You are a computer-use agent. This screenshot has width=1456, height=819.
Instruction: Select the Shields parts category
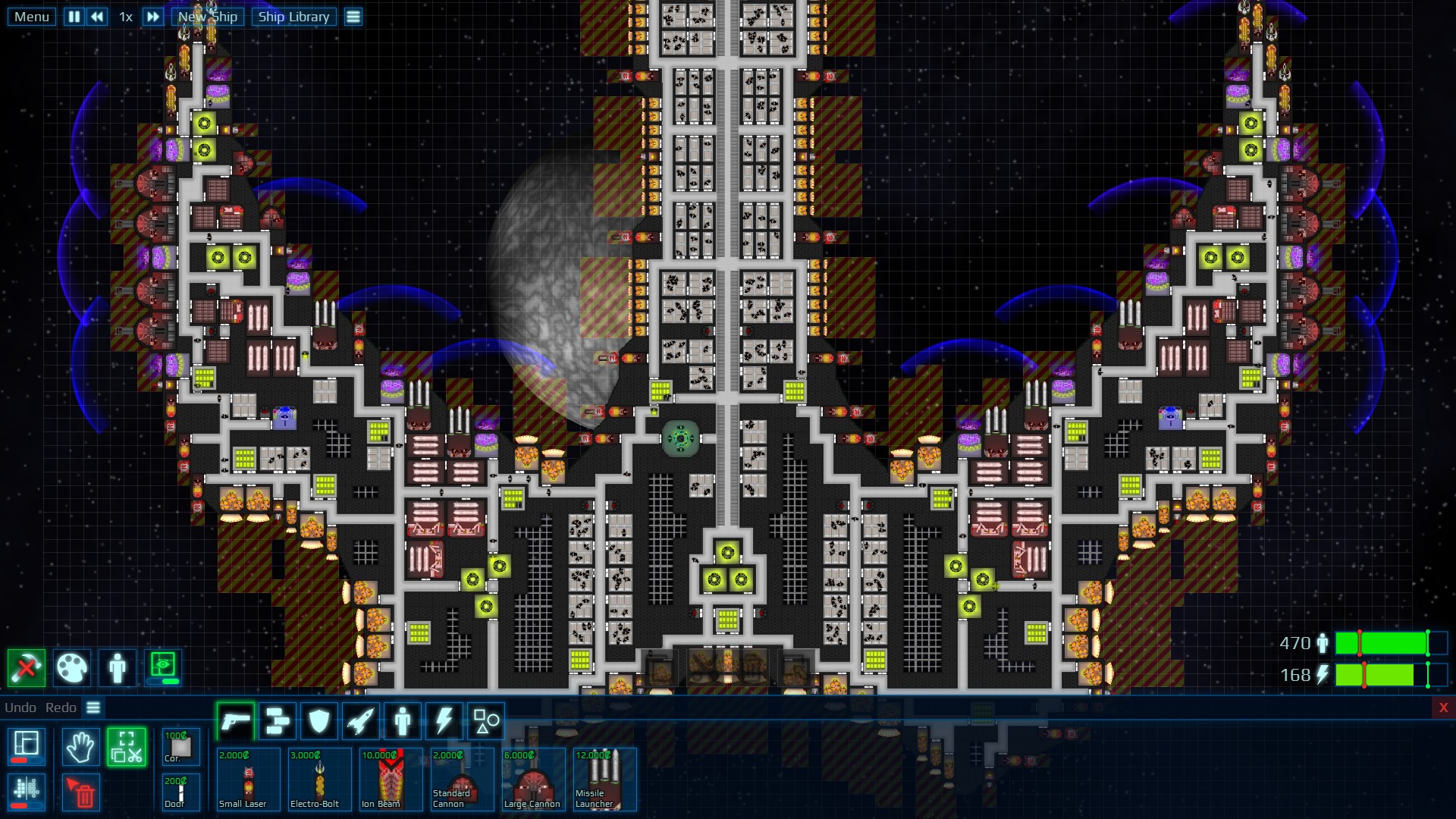pos(318,720)
